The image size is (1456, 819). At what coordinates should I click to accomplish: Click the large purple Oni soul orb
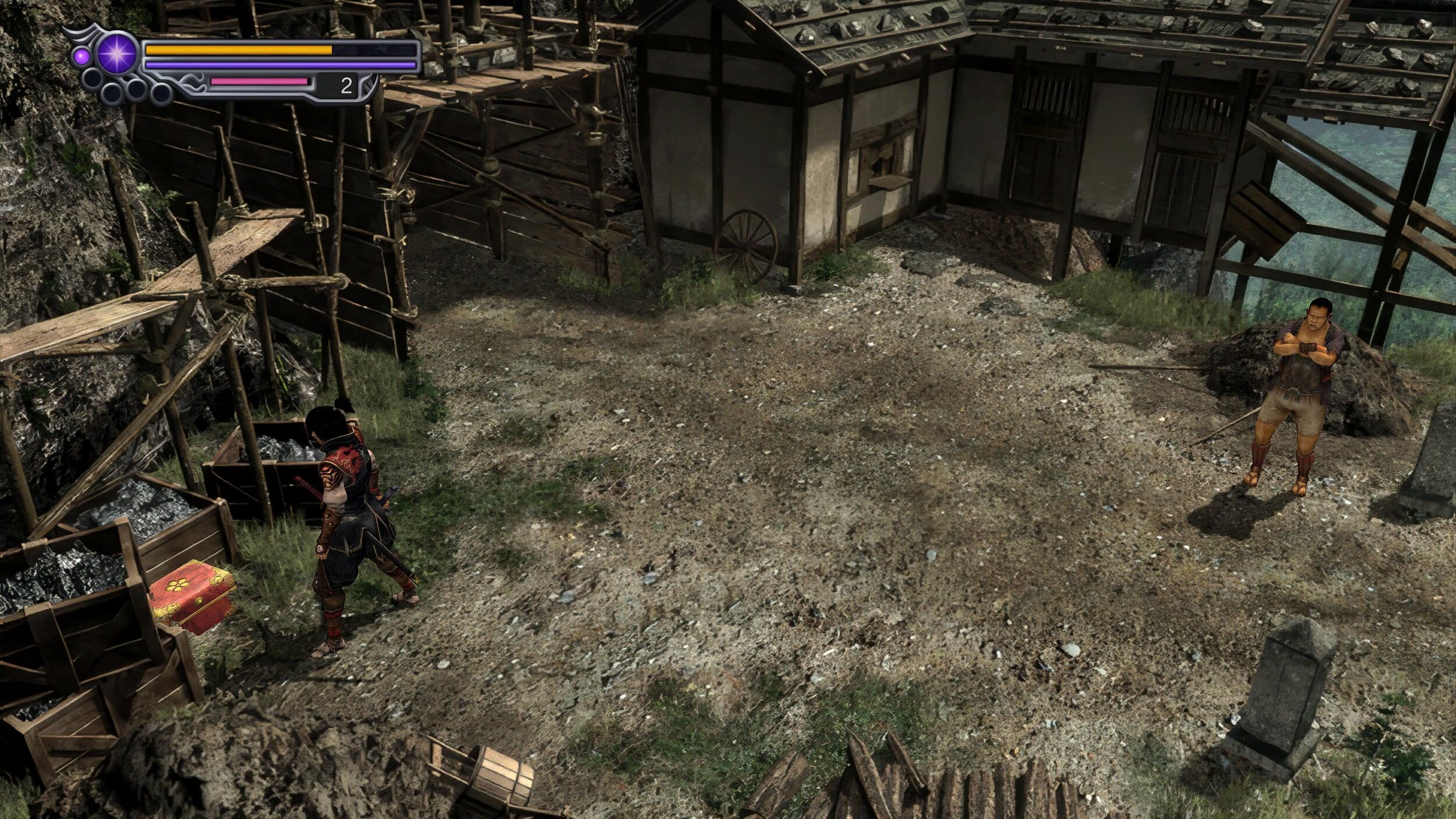click(116, 54)
